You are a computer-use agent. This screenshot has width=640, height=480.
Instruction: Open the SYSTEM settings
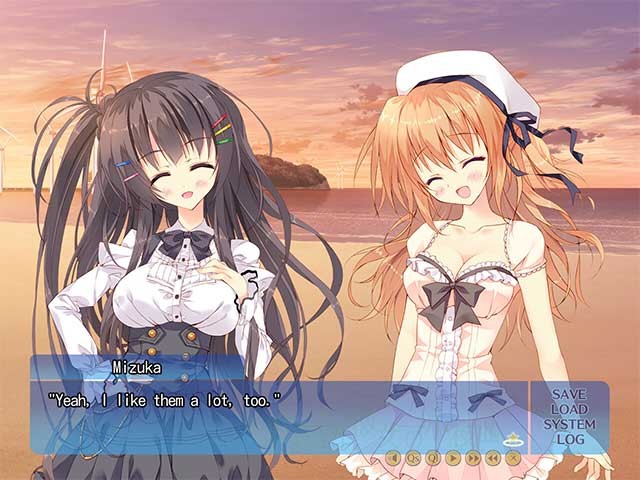tap(569, 425)
